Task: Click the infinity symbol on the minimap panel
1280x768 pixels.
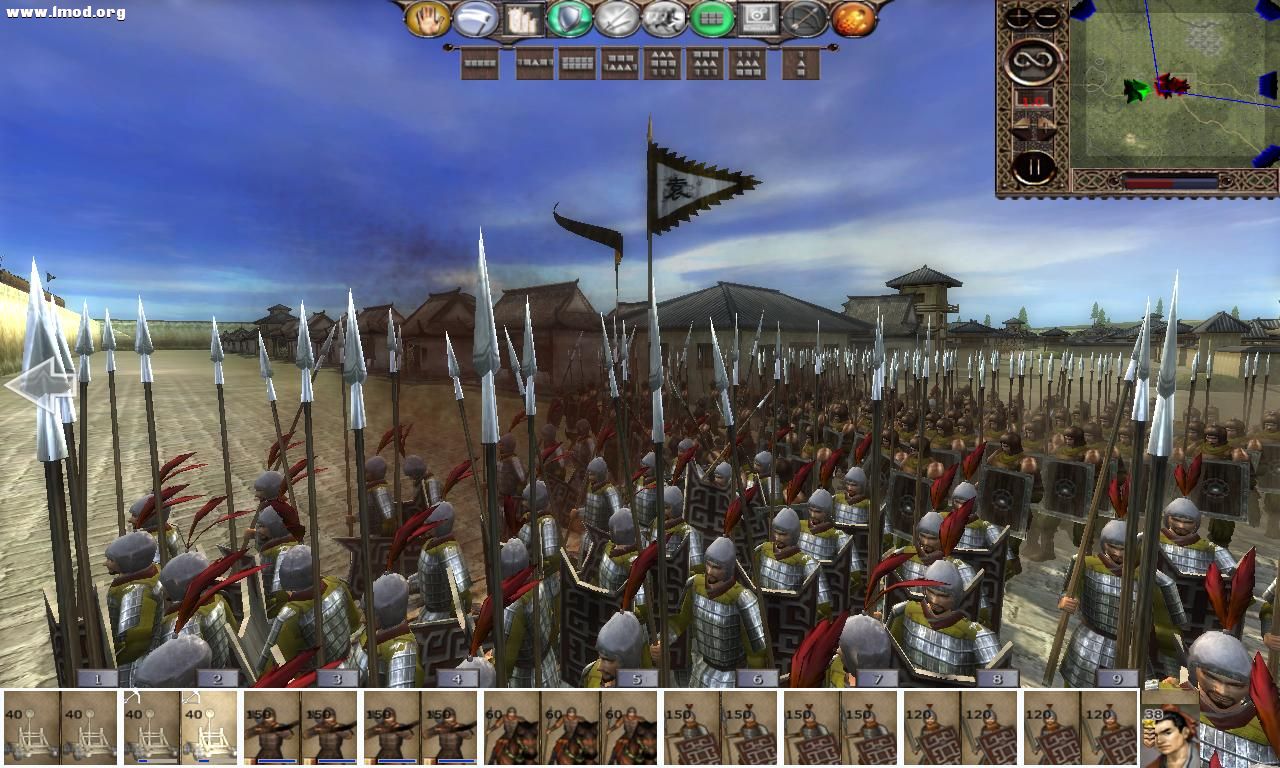Action: pyautogui.click(x=1031, y=57)
